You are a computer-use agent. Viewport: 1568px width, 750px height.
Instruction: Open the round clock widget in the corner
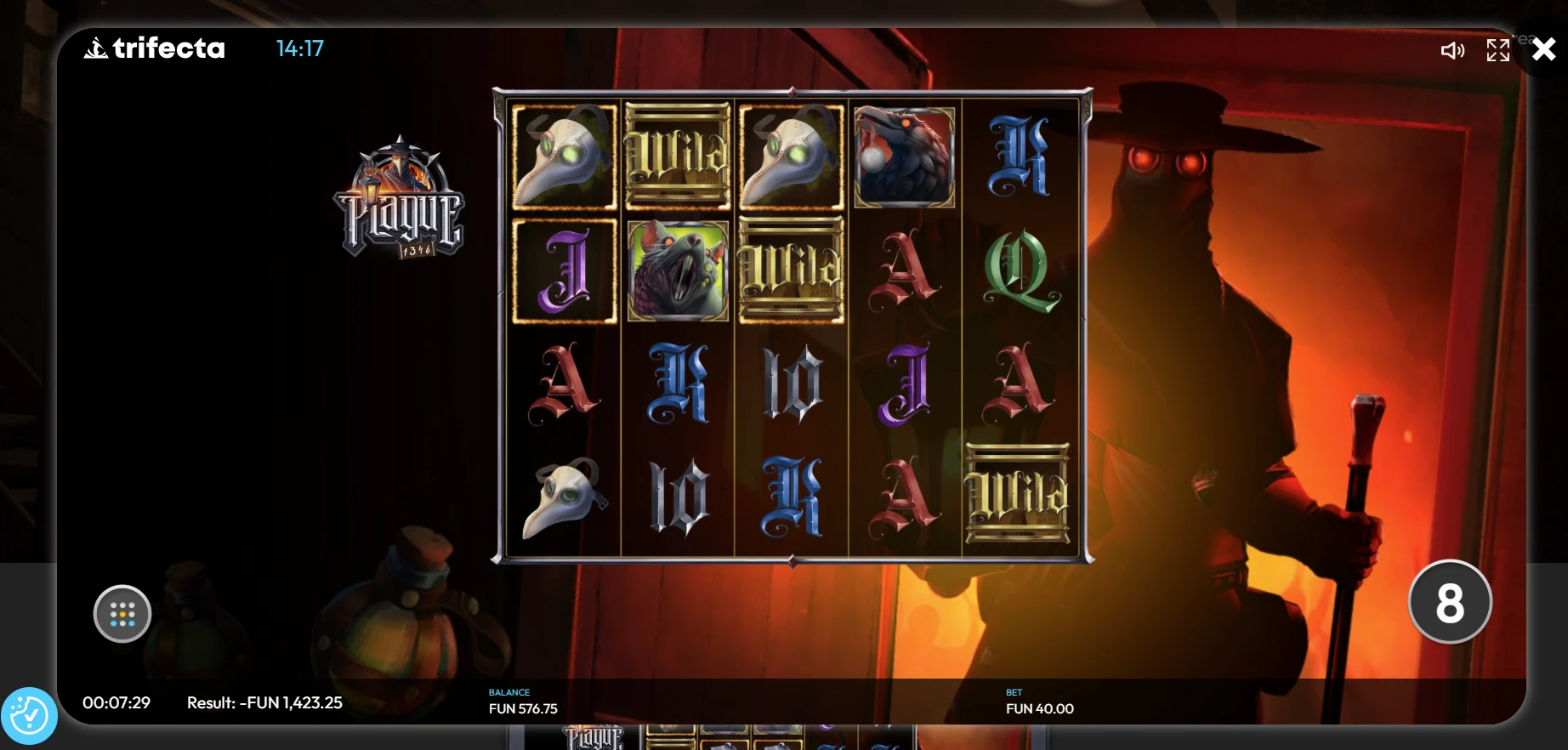29,716
